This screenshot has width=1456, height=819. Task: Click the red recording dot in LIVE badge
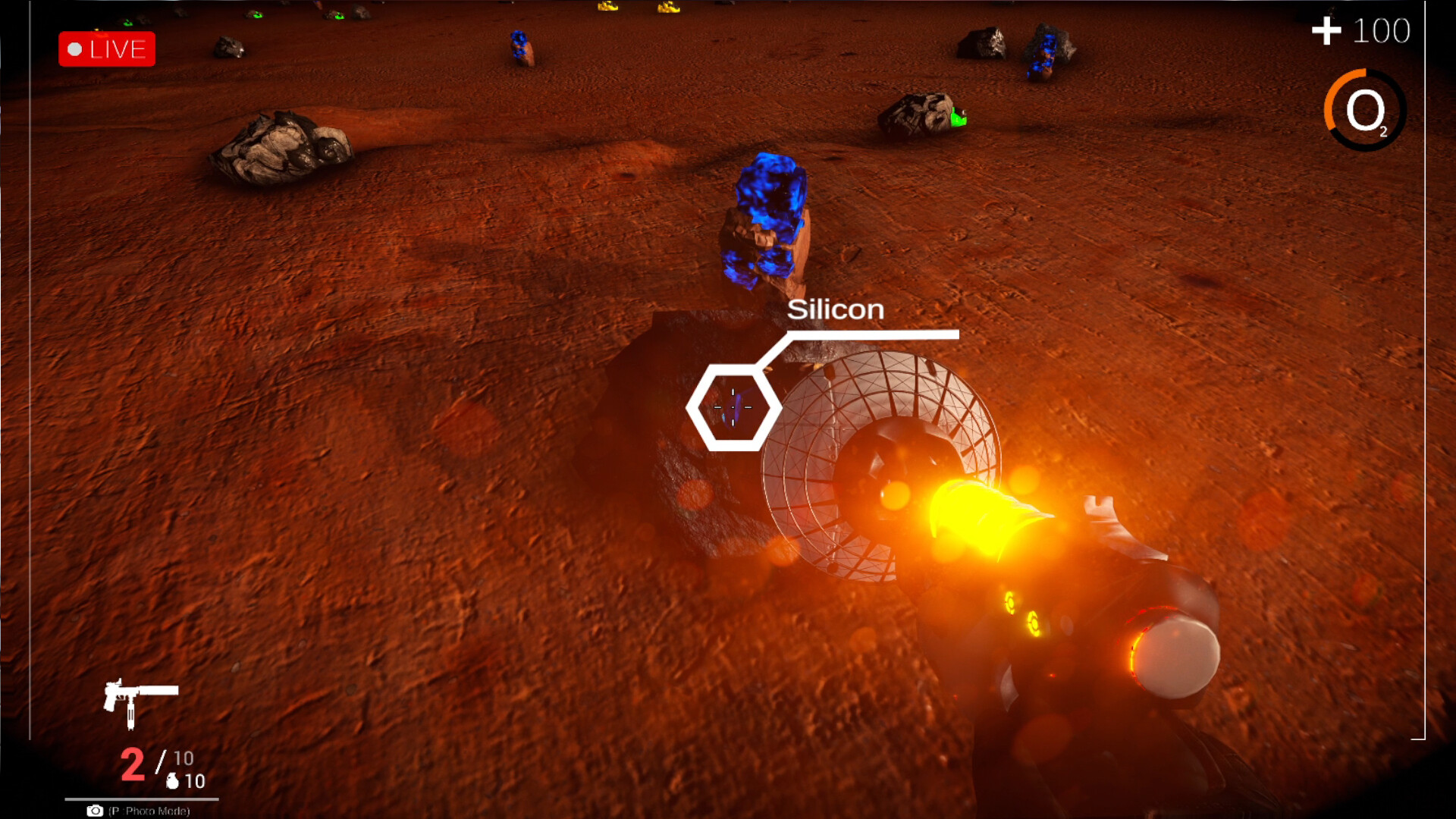click(76, 49)
